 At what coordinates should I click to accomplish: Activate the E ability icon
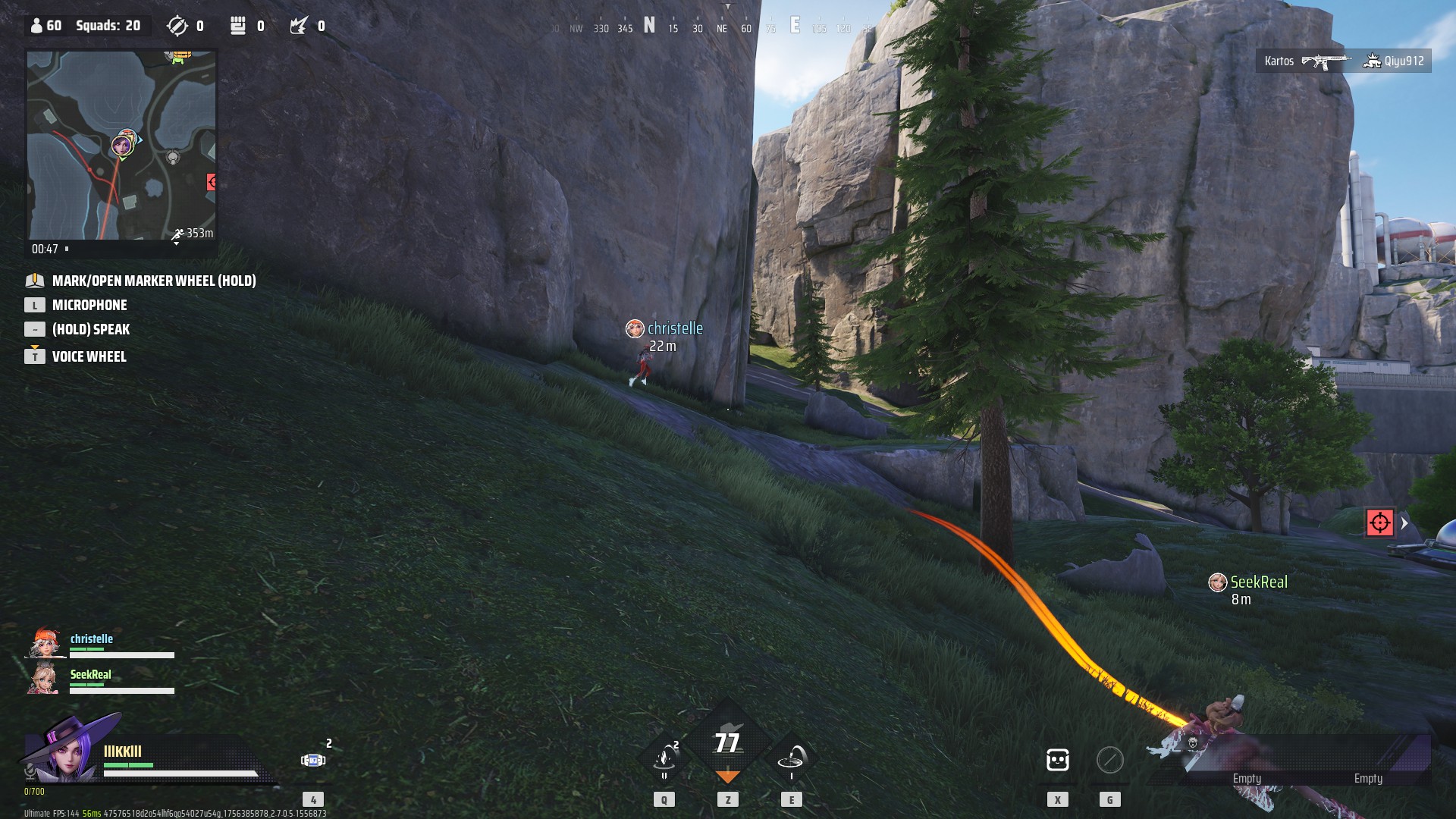click(792, 758)
